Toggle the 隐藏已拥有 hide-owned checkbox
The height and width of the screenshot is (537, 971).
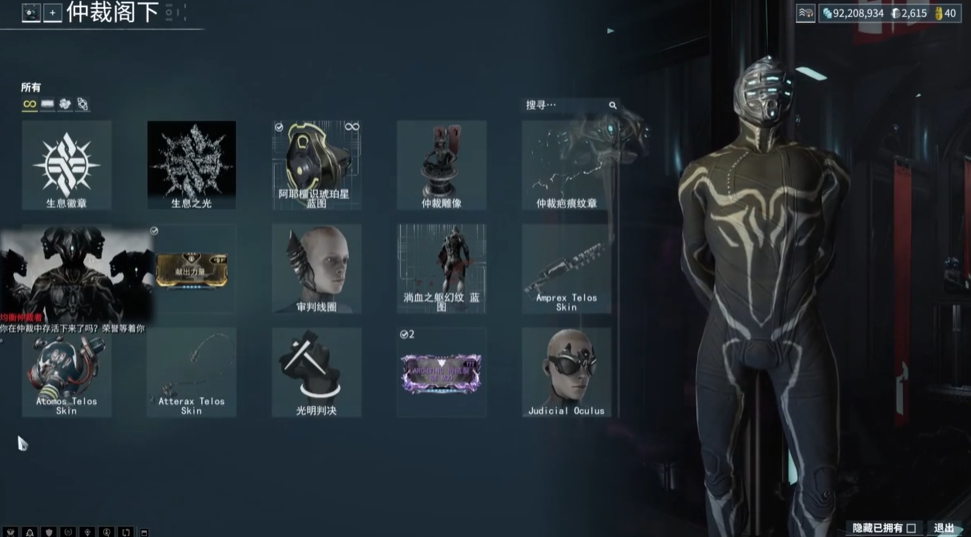click(910, 528)
